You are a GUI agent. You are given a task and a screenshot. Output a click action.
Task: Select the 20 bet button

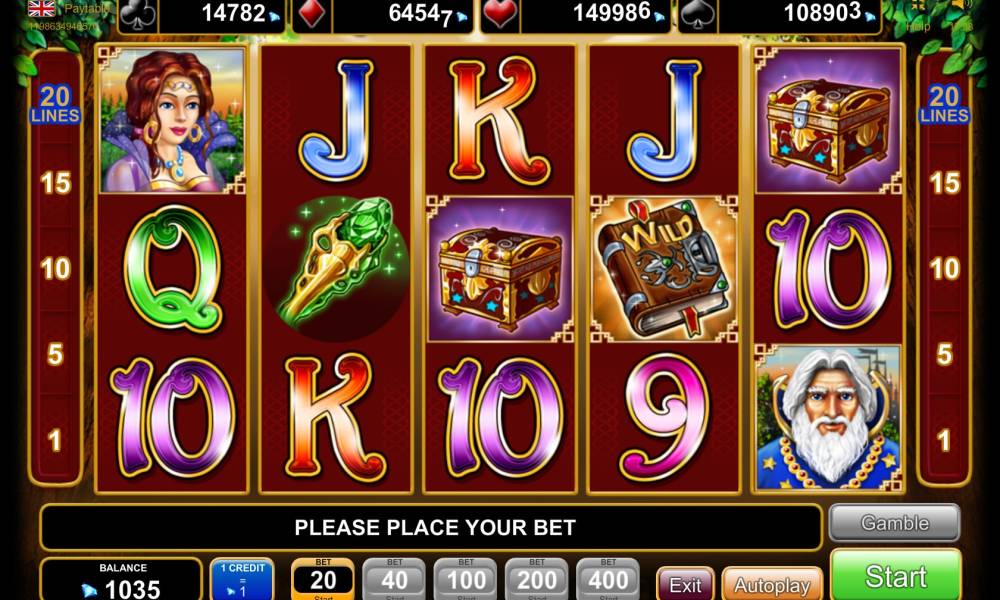click(322, 579)
